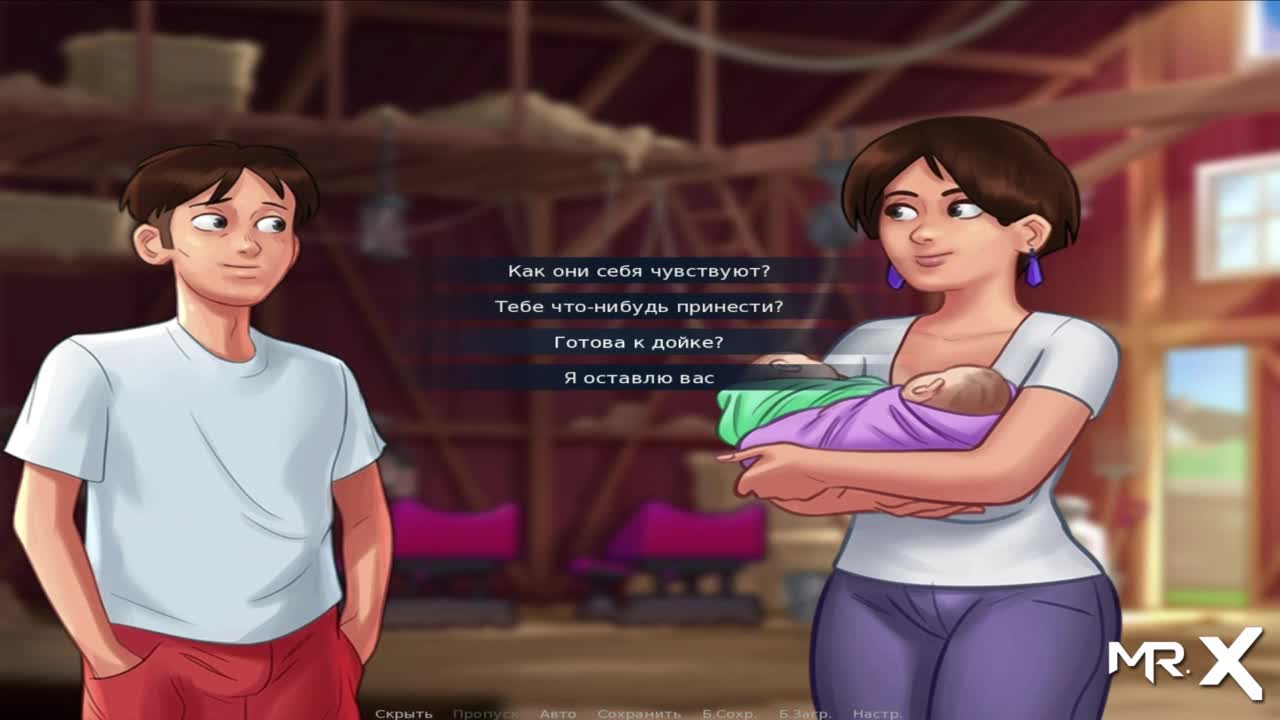This screenshot has width=1280, height=720.
Task: Choose "Как они себя чувствуют?" dialogue option
Action: pyautogui.click(x=639, y=271)
